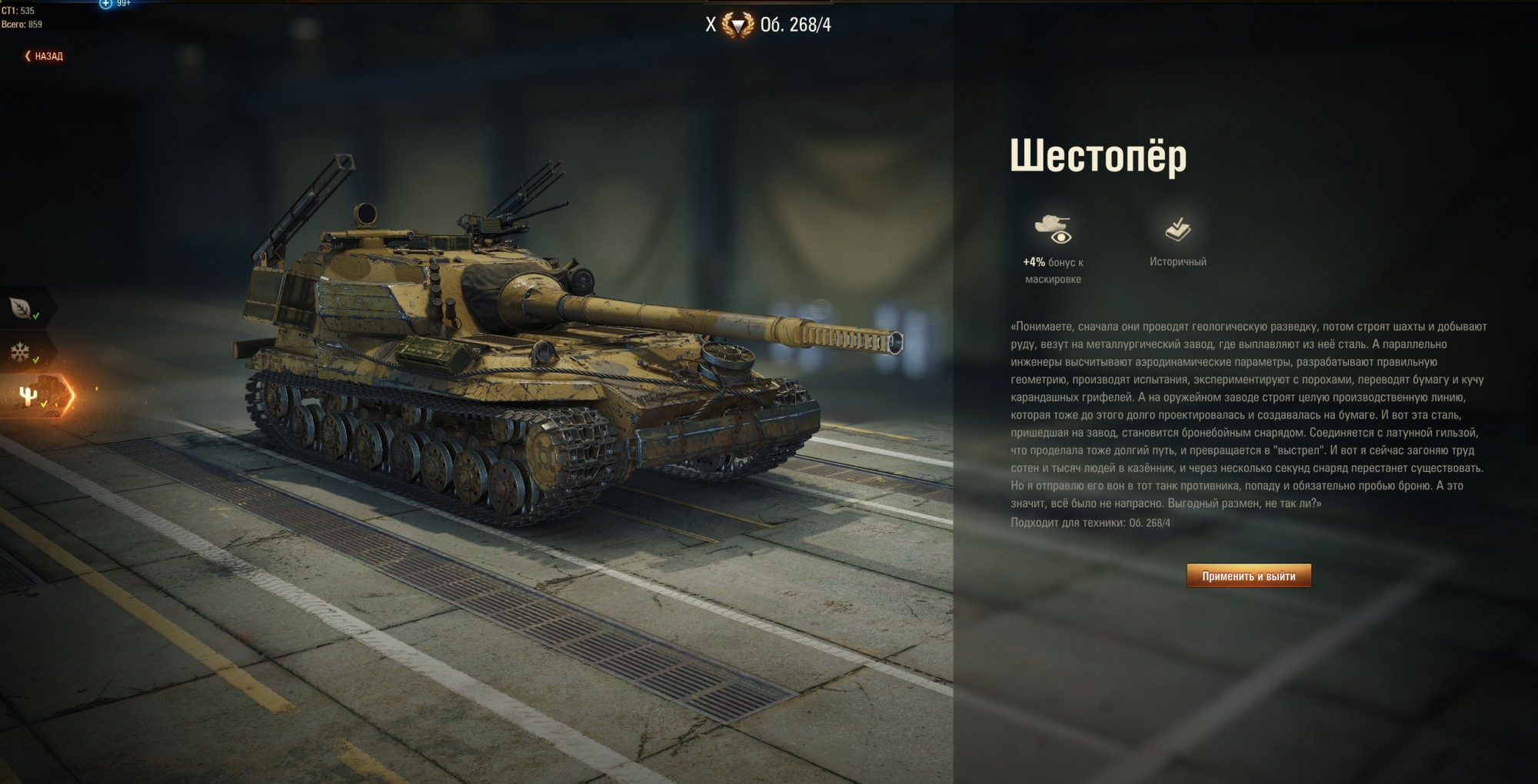
Task: Go back with the НАЗАД button
Action: pyautogui.click(x=44, y=56)
